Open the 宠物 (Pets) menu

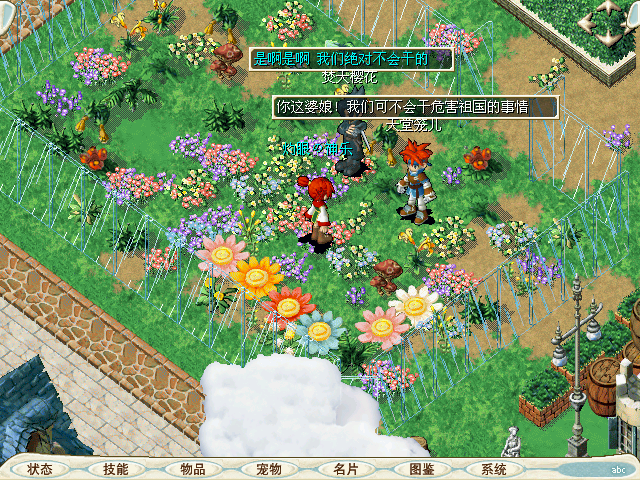pos(268,469)
